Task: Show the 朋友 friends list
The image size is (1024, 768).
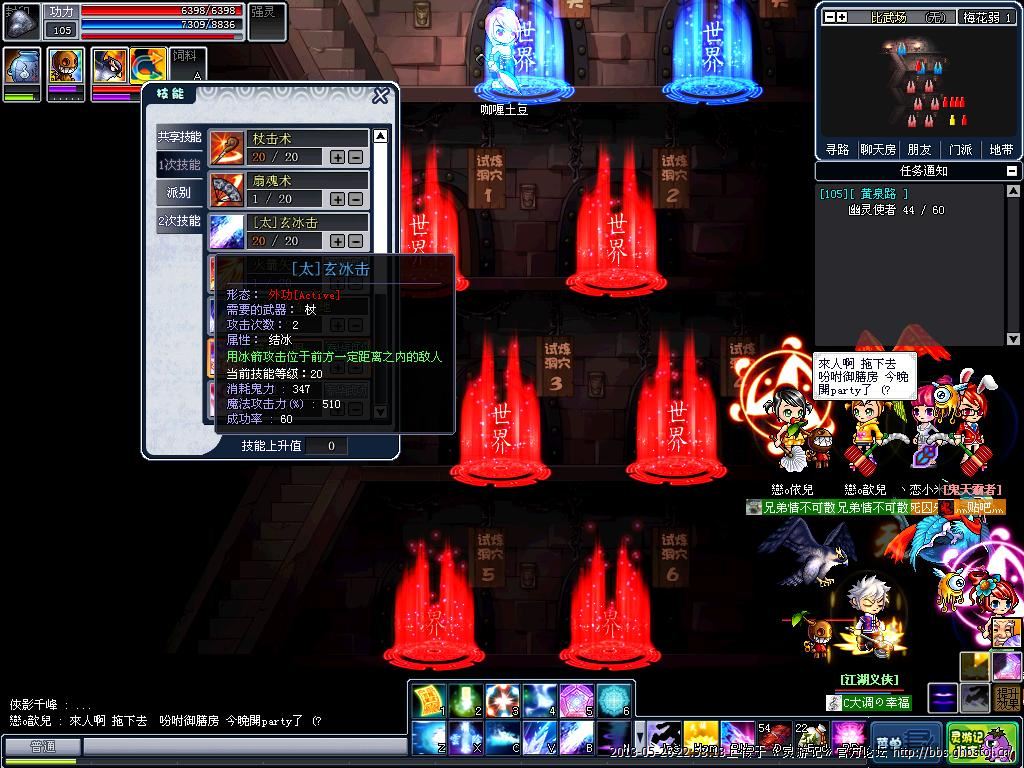Action: tap(919, 149)
